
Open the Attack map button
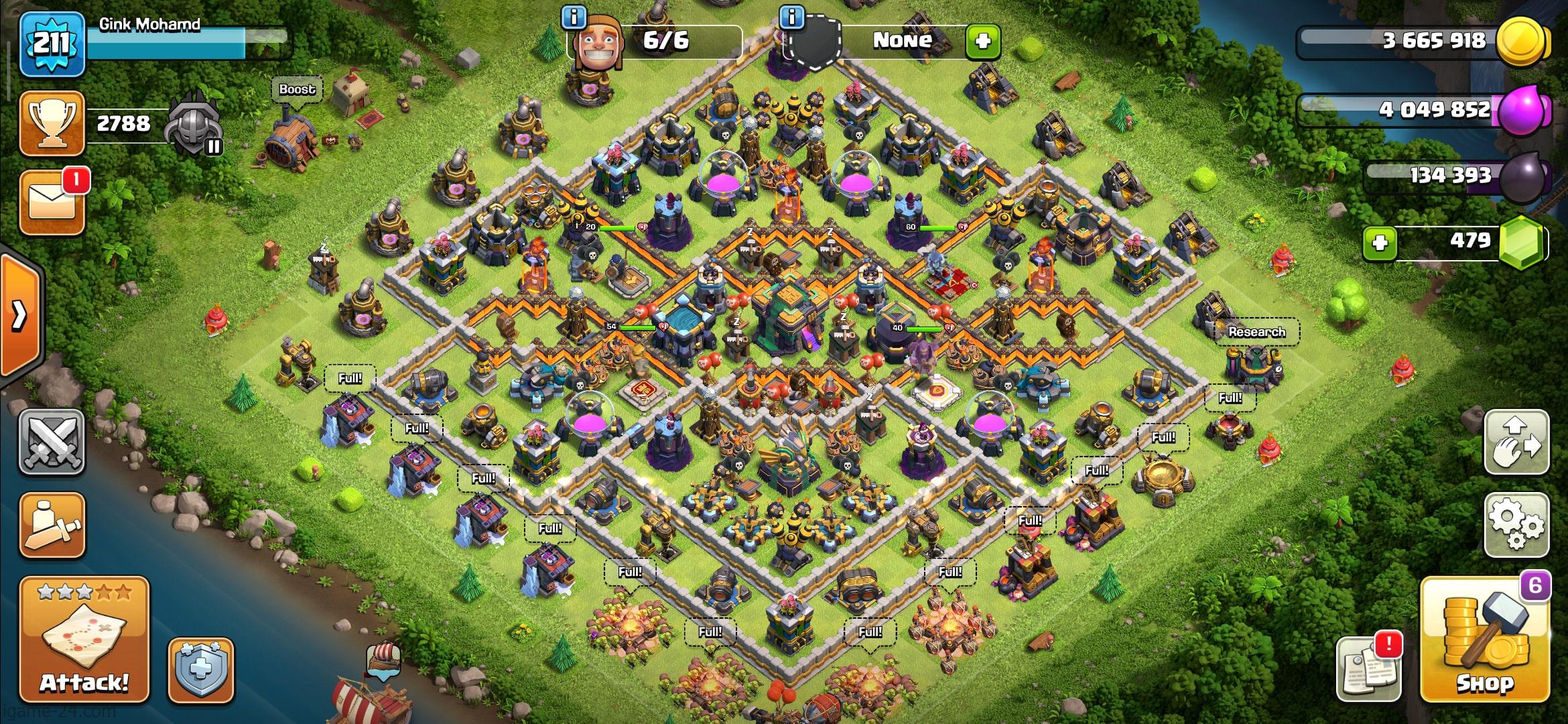[84, 640]
